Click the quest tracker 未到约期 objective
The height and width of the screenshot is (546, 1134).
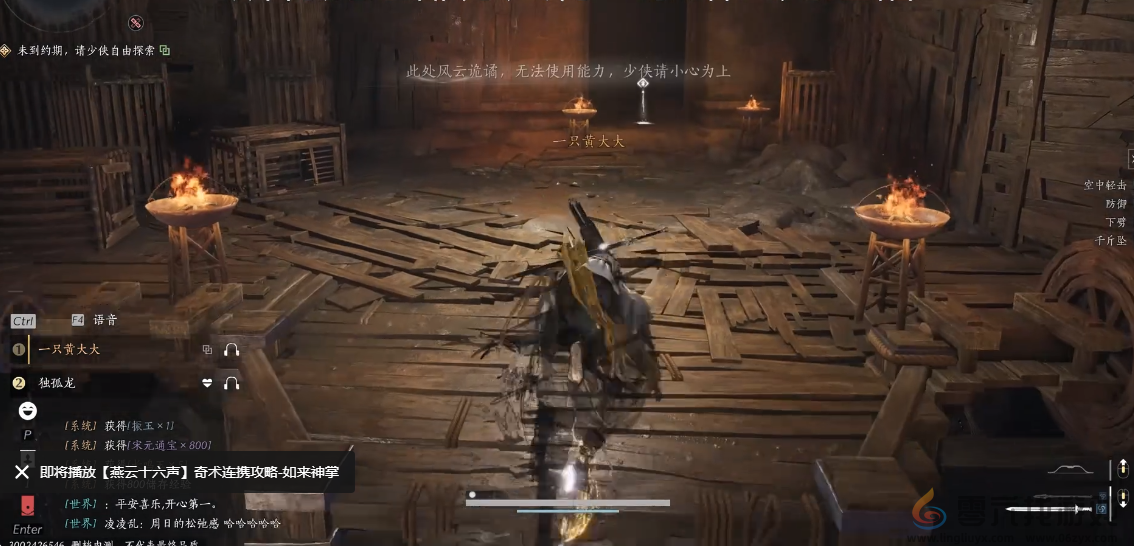86,50
